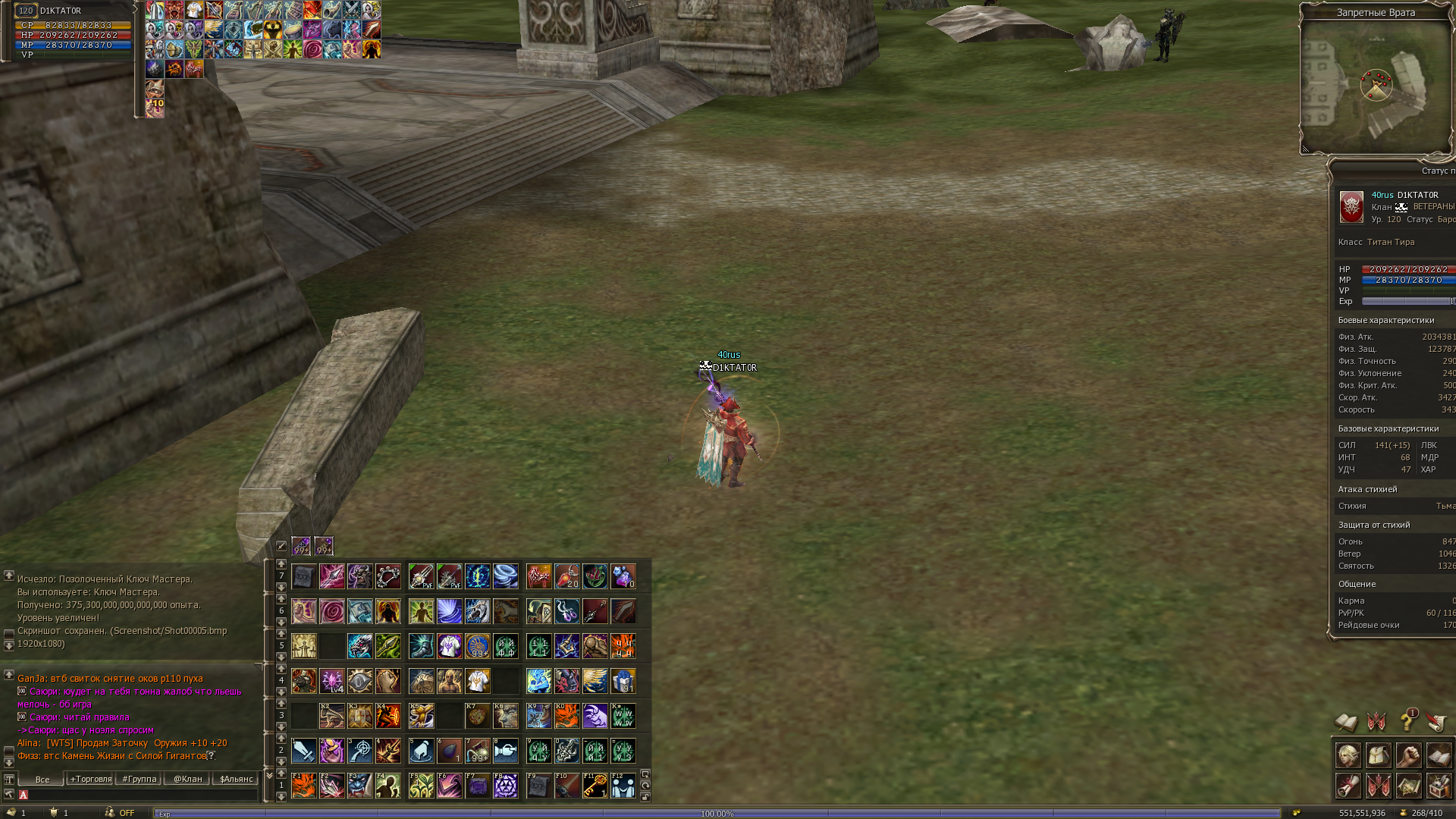The height and width of the screenshot is (819, 1456).
Task: Switch to the Торговля chat tab
Action: [x=90, y=779]
